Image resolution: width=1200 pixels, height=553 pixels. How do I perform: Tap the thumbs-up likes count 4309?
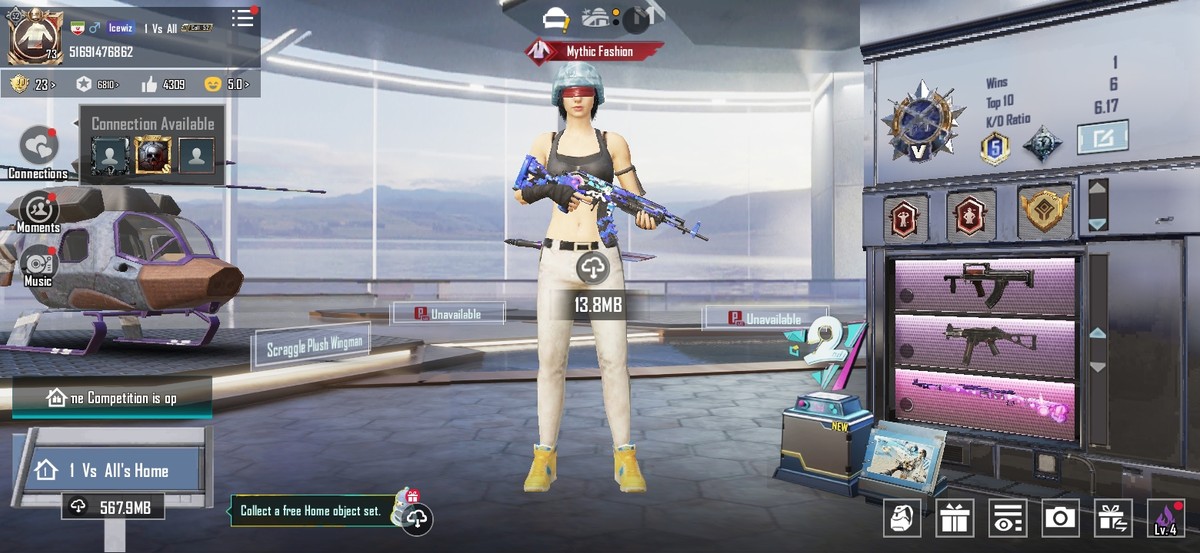[162, 84]
